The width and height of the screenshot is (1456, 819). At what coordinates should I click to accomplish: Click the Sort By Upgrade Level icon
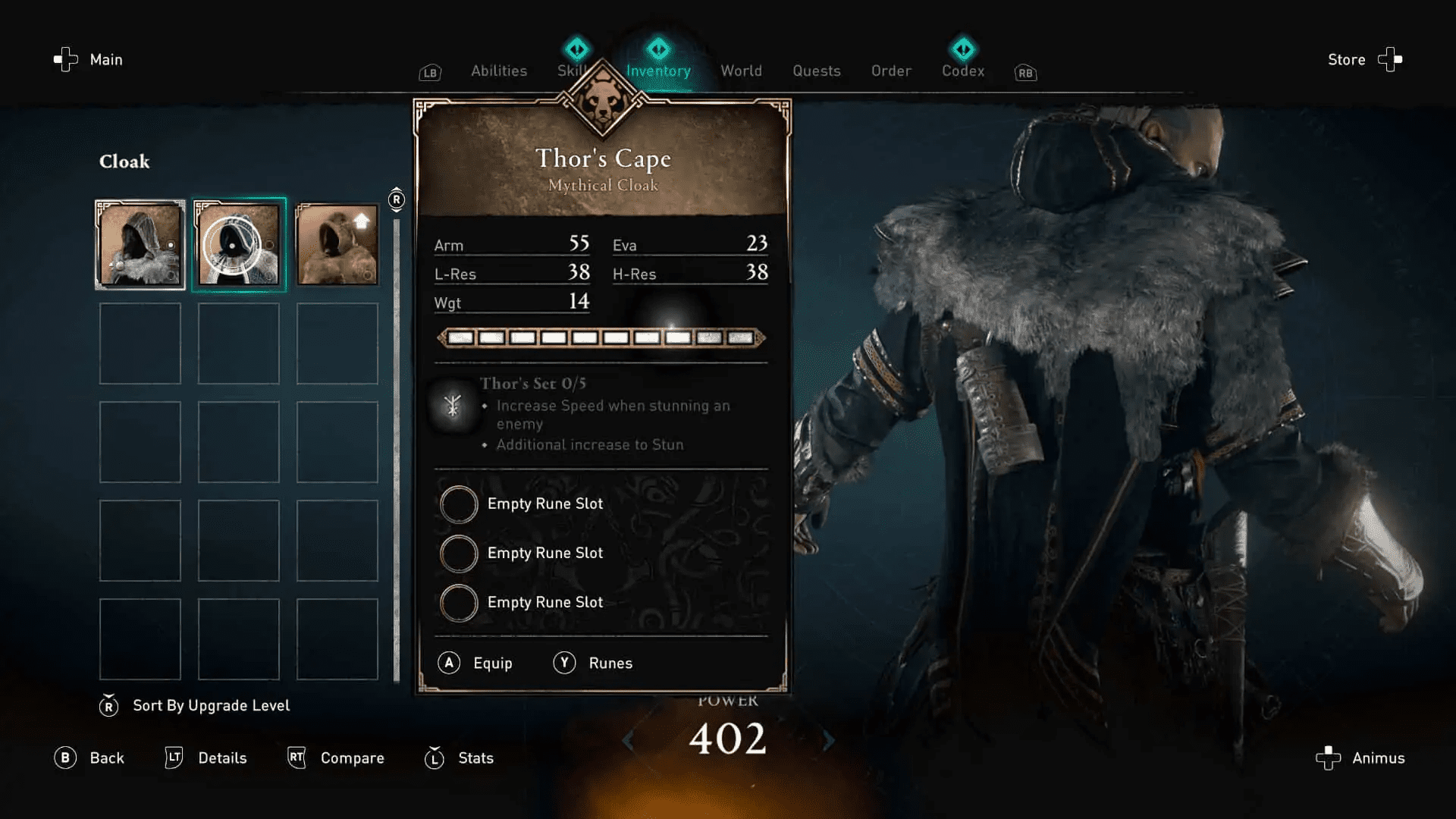point(108,705)
